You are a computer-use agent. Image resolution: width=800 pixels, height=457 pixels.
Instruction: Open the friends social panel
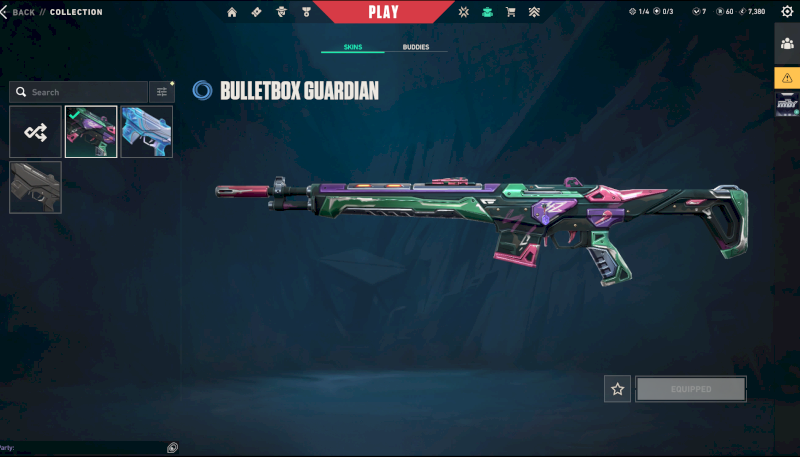pyautogui.click(x=787, y=44)
